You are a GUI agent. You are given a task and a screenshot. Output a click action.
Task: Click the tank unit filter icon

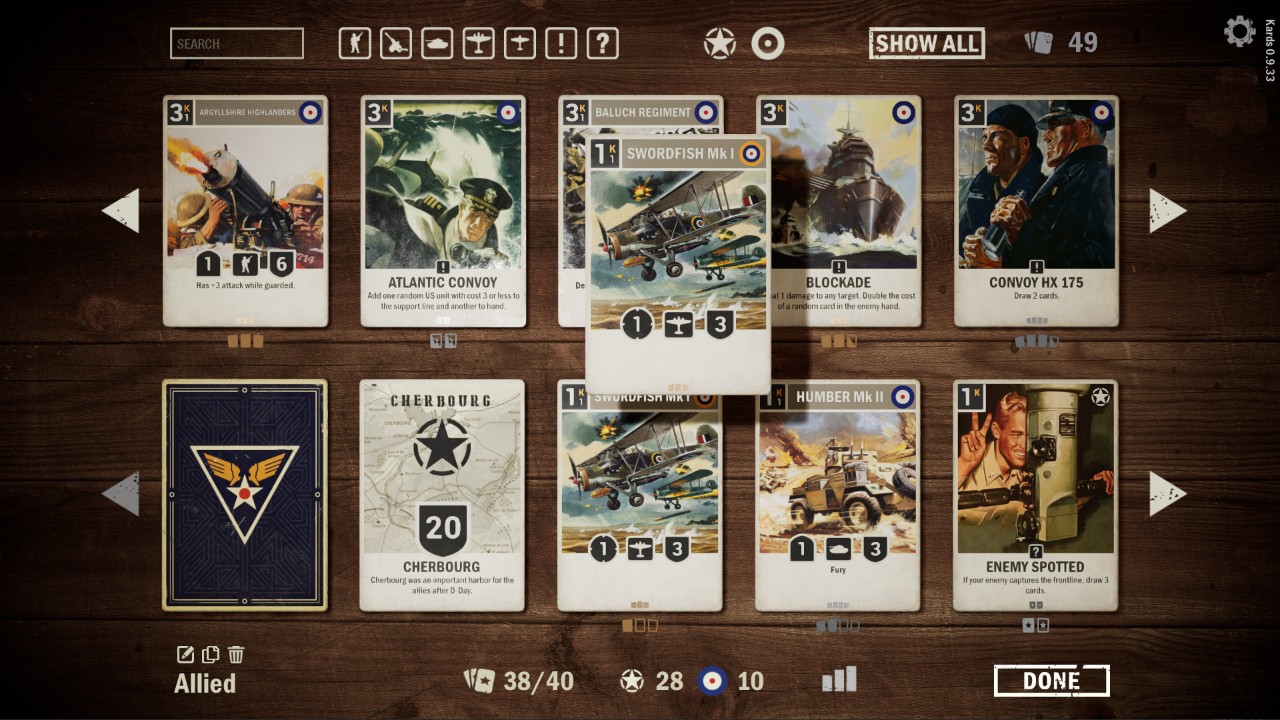pos(437,43)
